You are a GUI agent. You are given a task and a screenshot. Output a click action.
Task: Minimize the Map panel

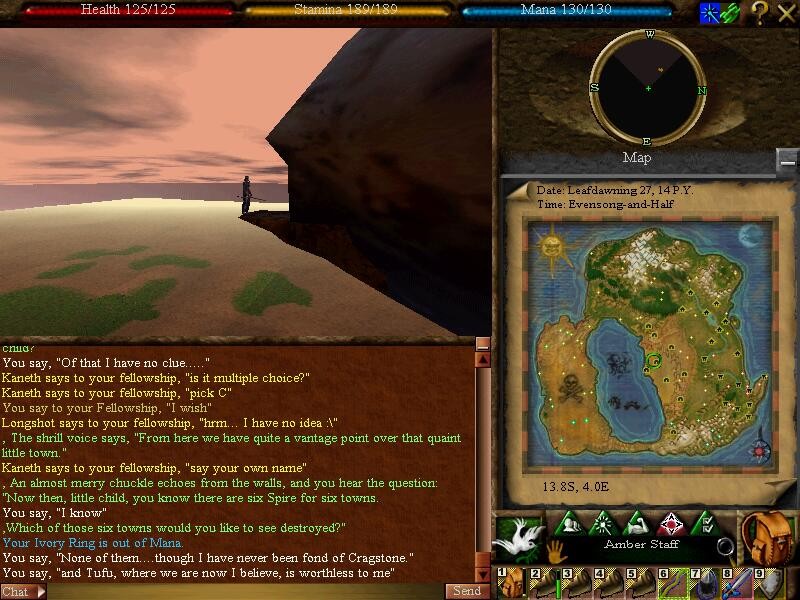click(x=788, y=160)
